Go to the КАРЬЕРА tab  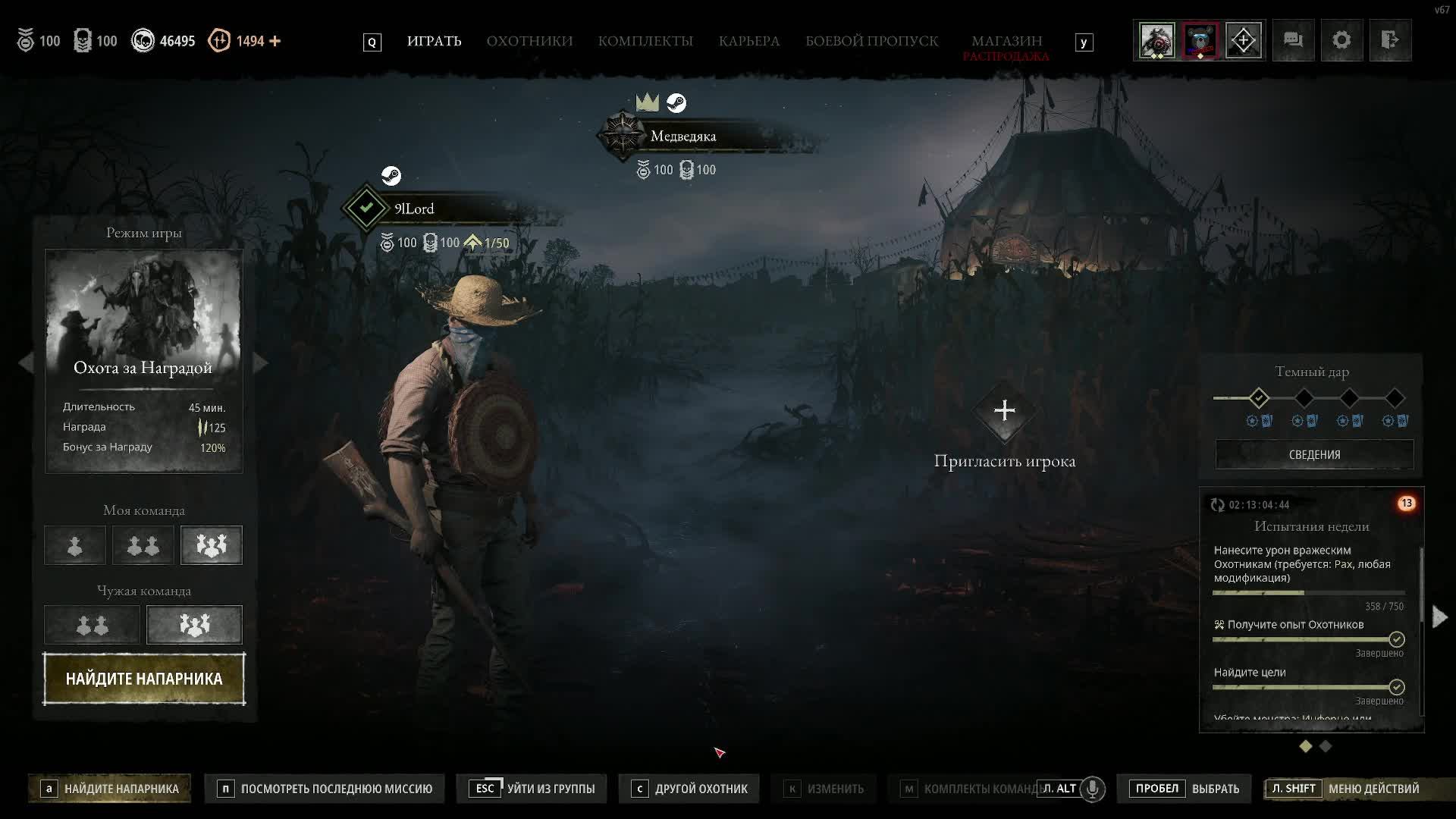748,41
